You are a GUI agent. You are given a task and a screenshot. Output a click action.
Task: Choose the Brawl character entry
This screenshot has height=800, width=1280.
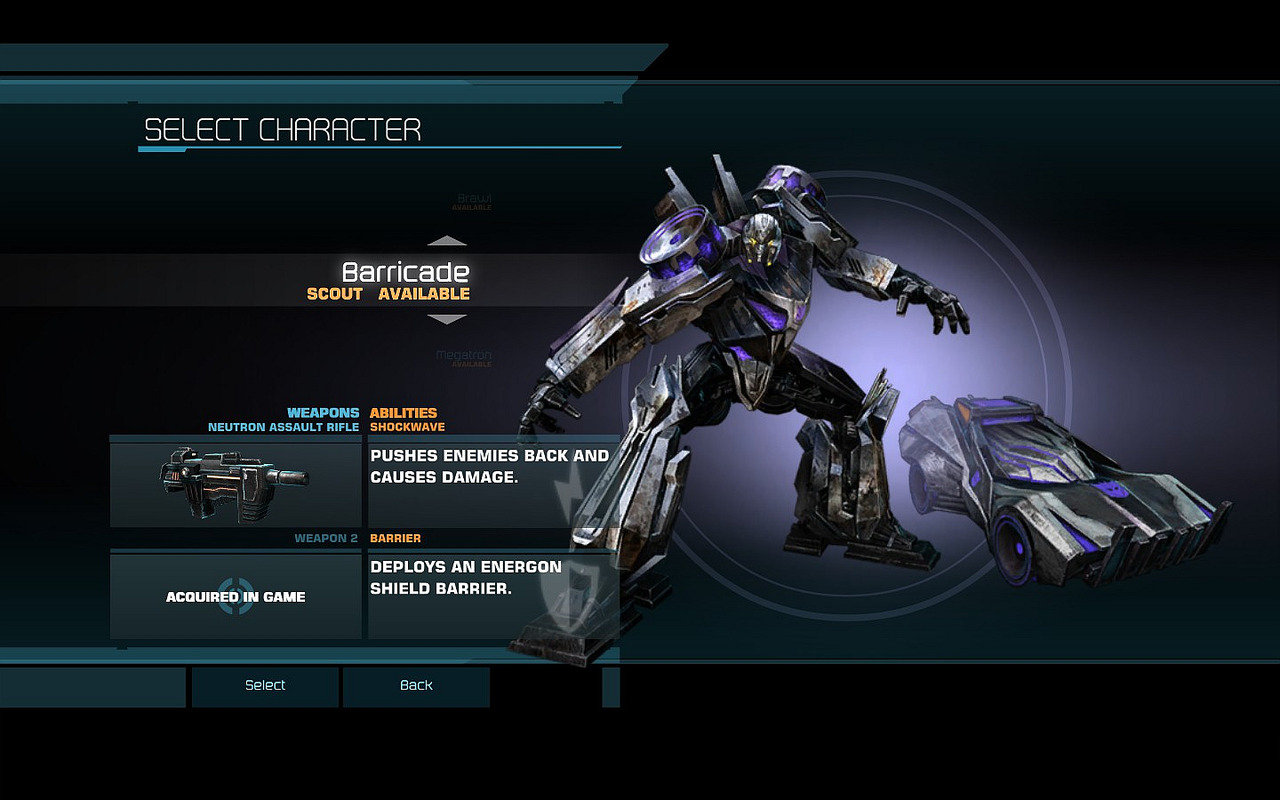(x=474, y=201)
